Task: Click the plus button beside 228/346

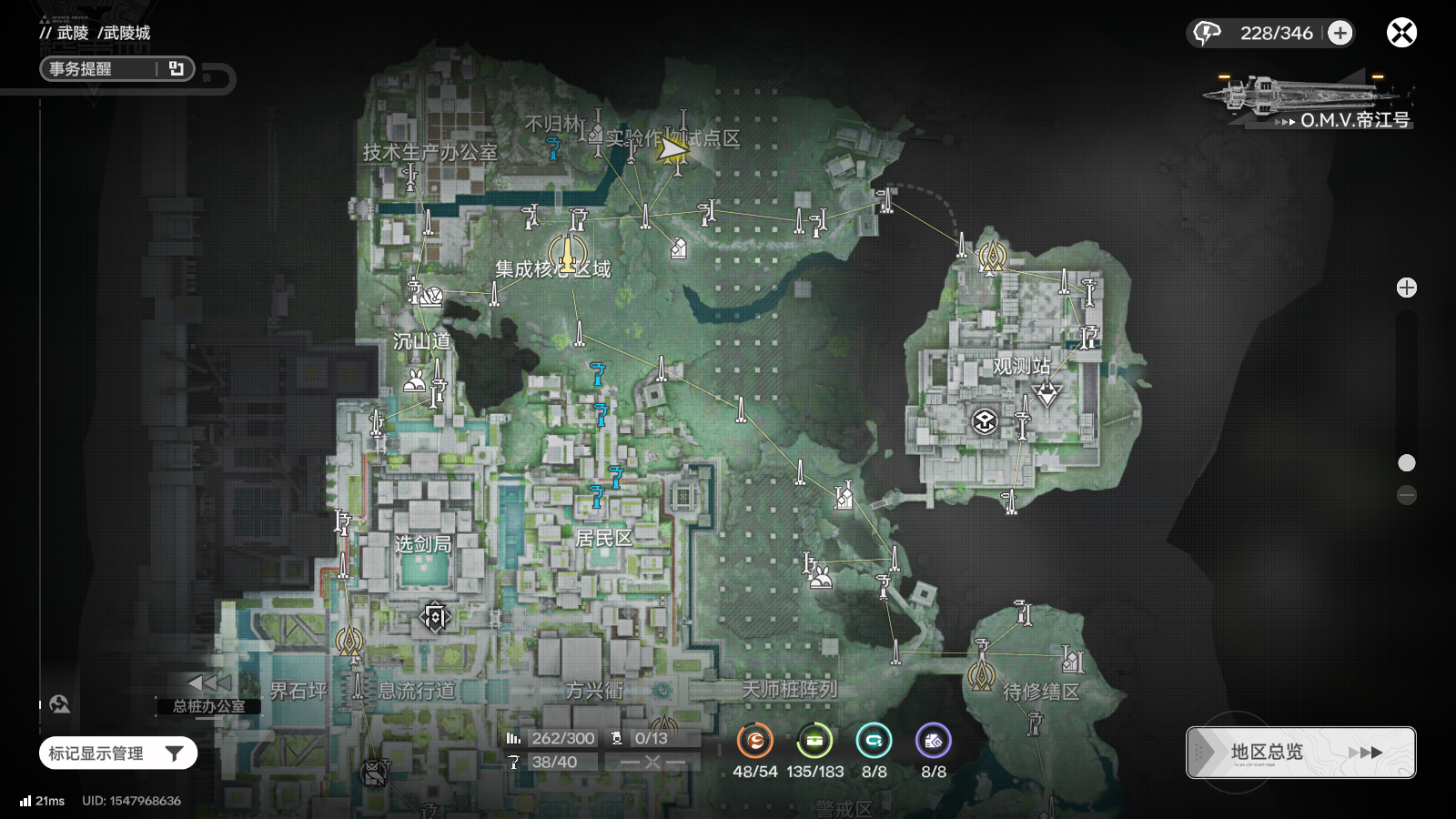Action: pos(1340,33)
